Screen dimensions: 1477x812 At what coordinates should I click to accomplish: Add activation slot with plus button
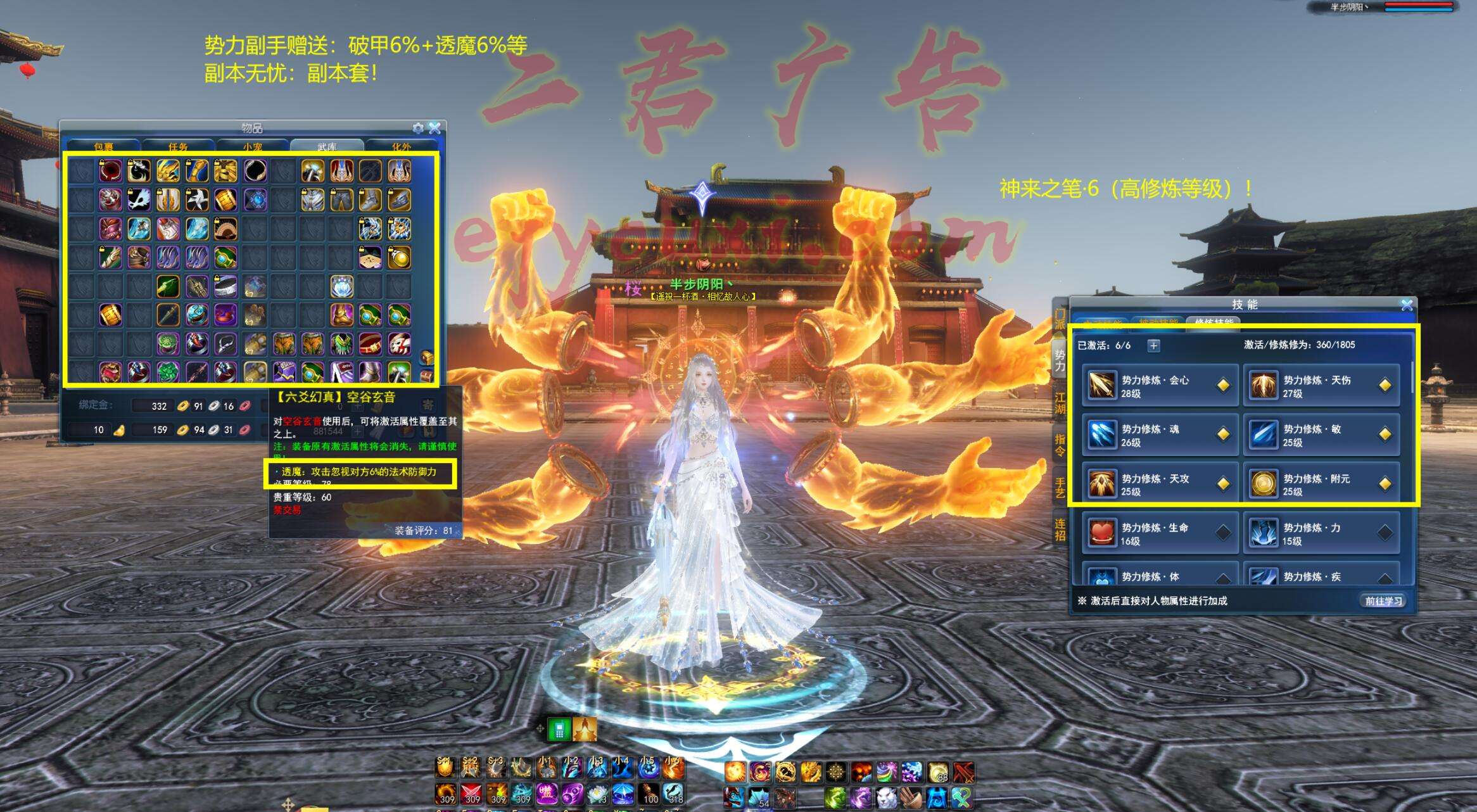point(1153,345)
